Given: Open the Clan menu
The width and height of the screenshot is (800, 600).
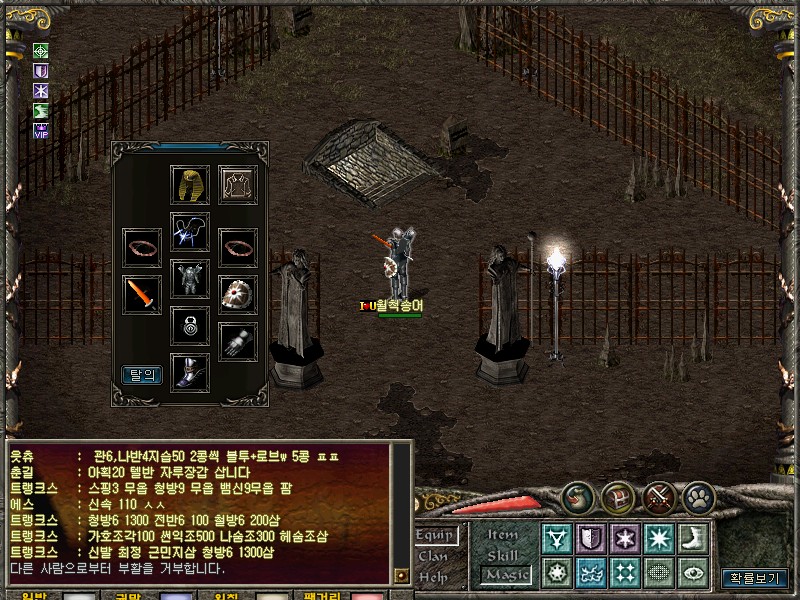Looking at the screenshot, I should point(433,556).
